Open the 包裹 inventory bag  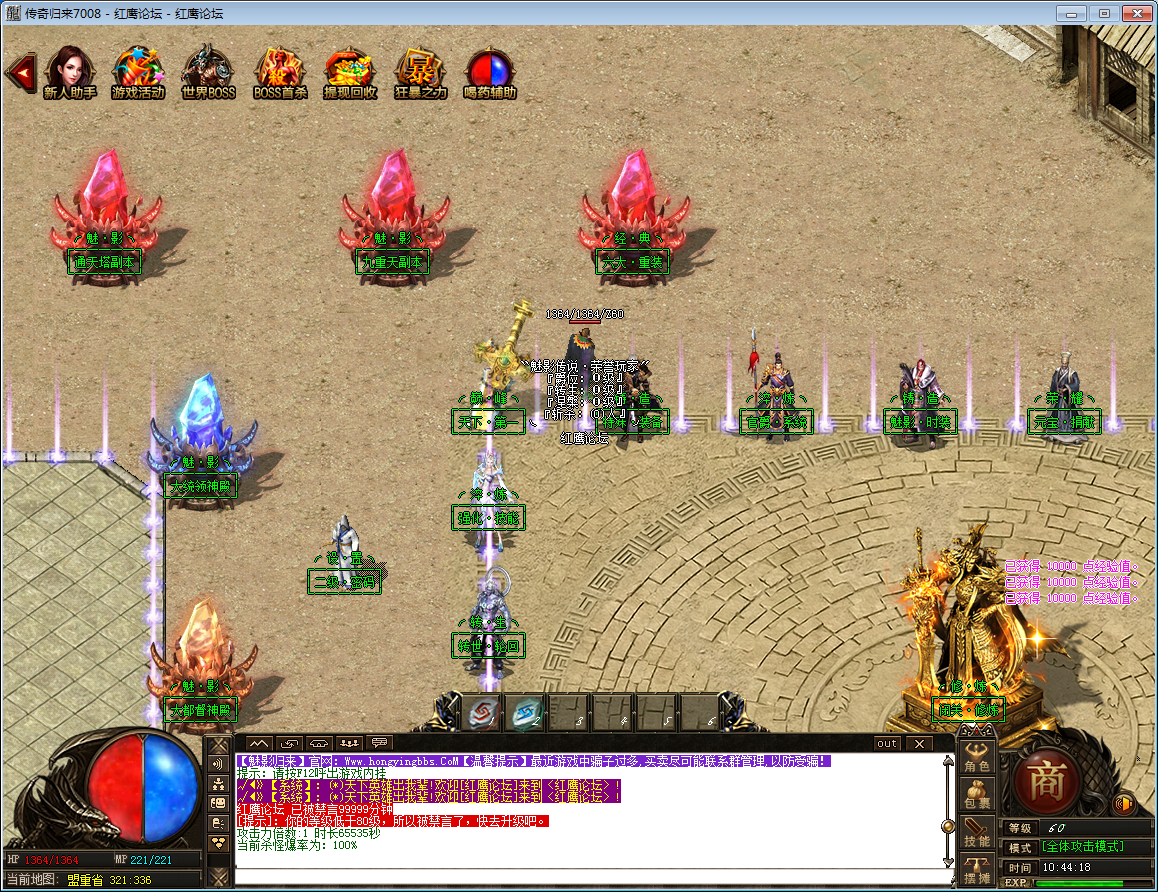pos(976,795)
